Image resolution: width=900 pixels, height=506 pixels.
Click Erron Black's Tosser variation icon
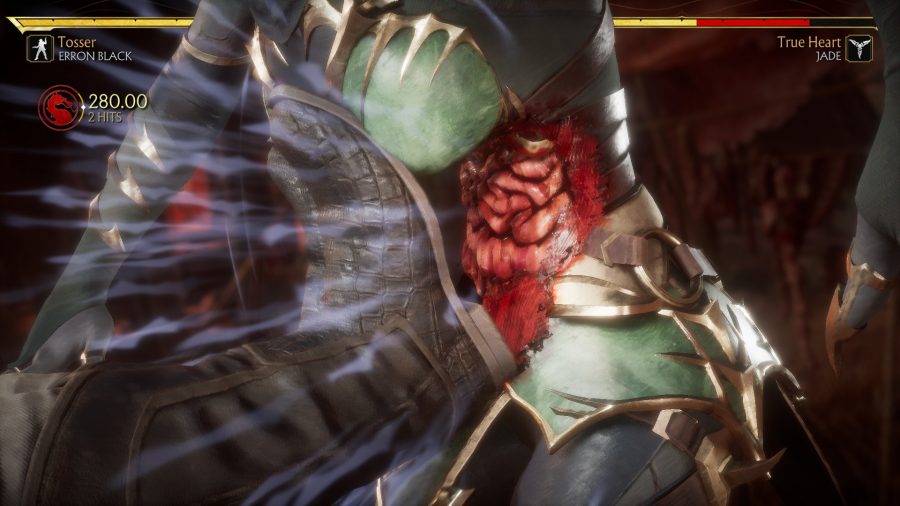coord(40,49)
